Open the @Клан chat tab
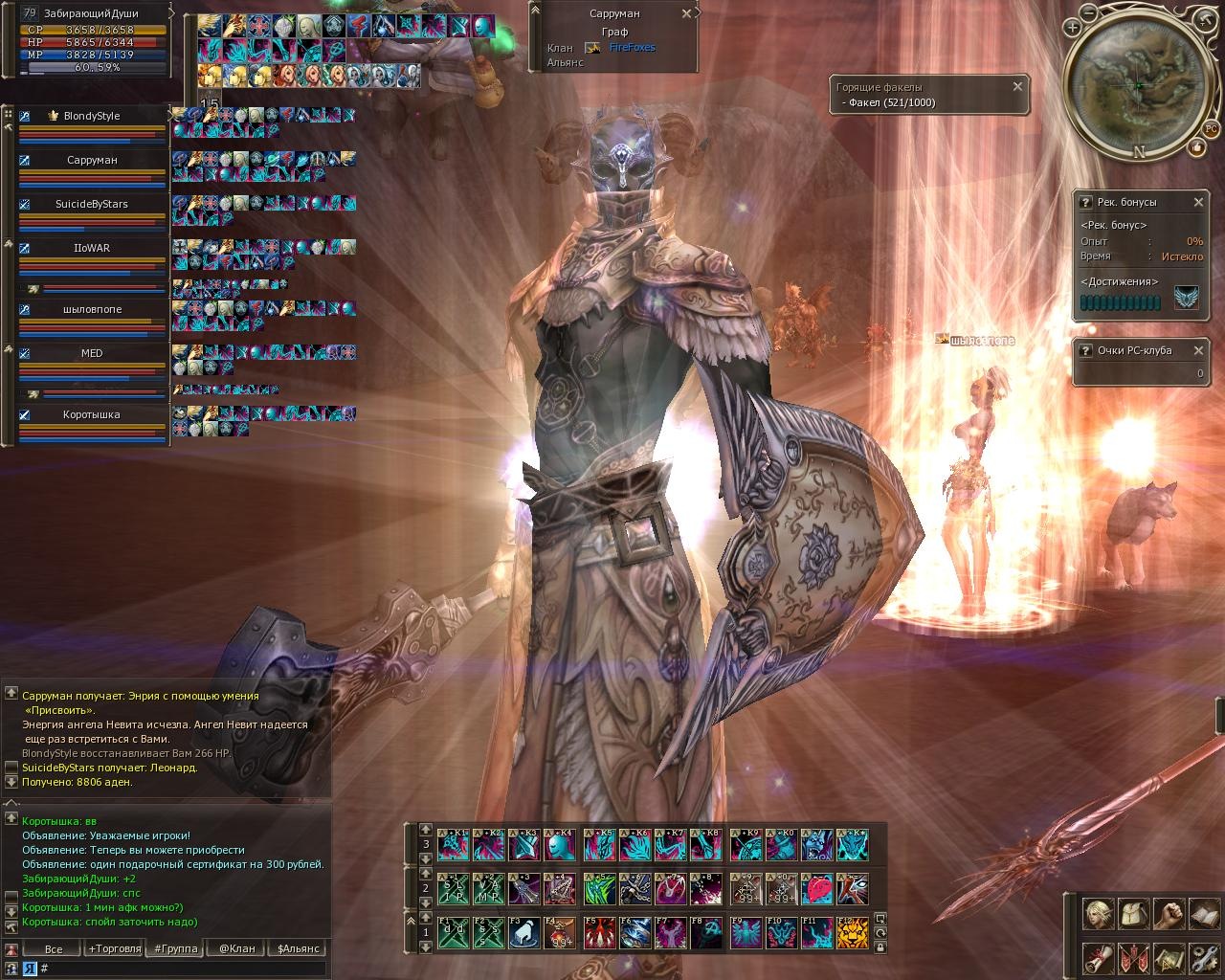This screenshot has width=1225, height=980. tap(236, 949)
